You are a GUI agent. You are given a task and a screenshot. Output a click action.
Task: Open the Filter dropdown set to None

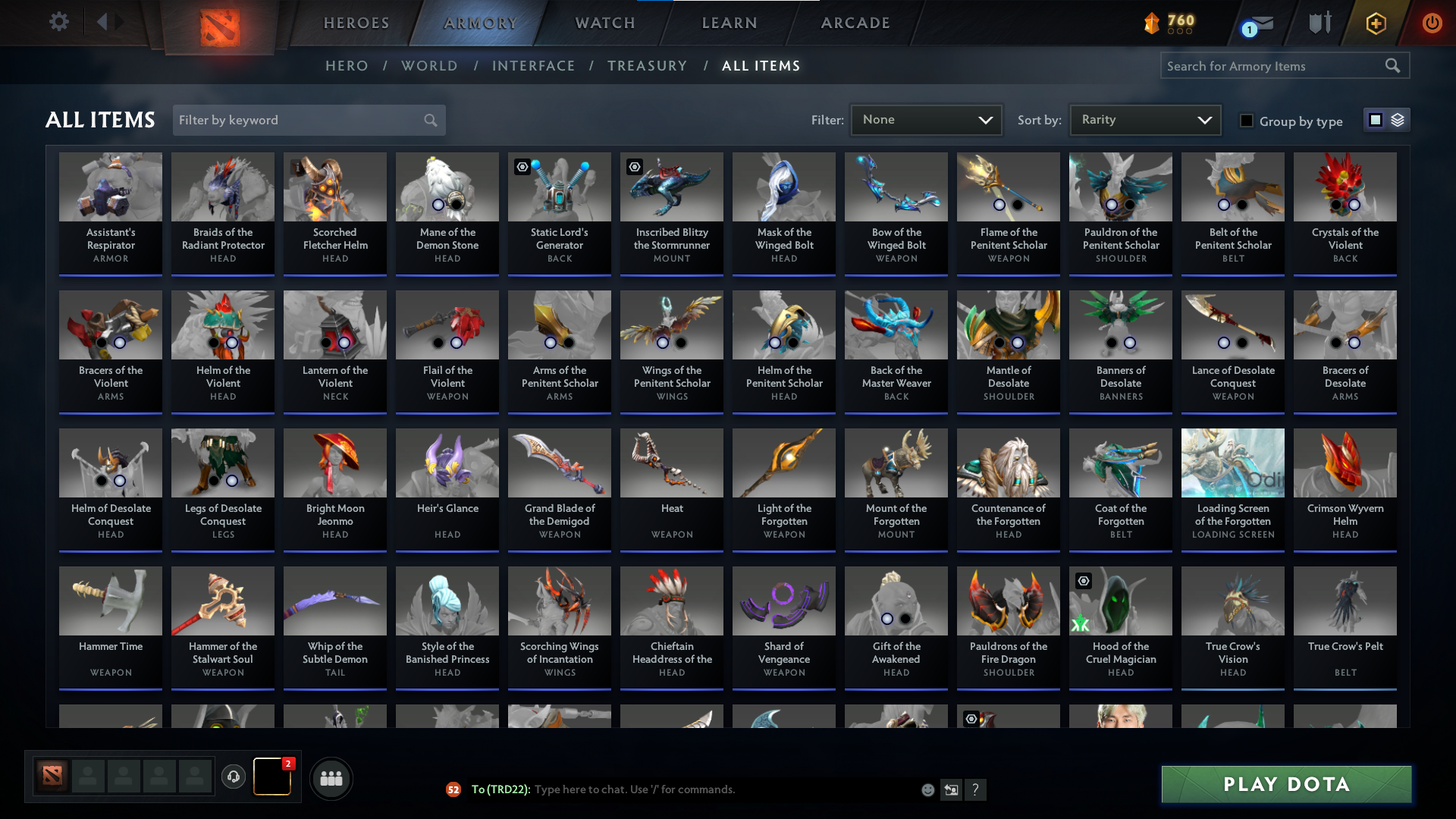[926, 119]
